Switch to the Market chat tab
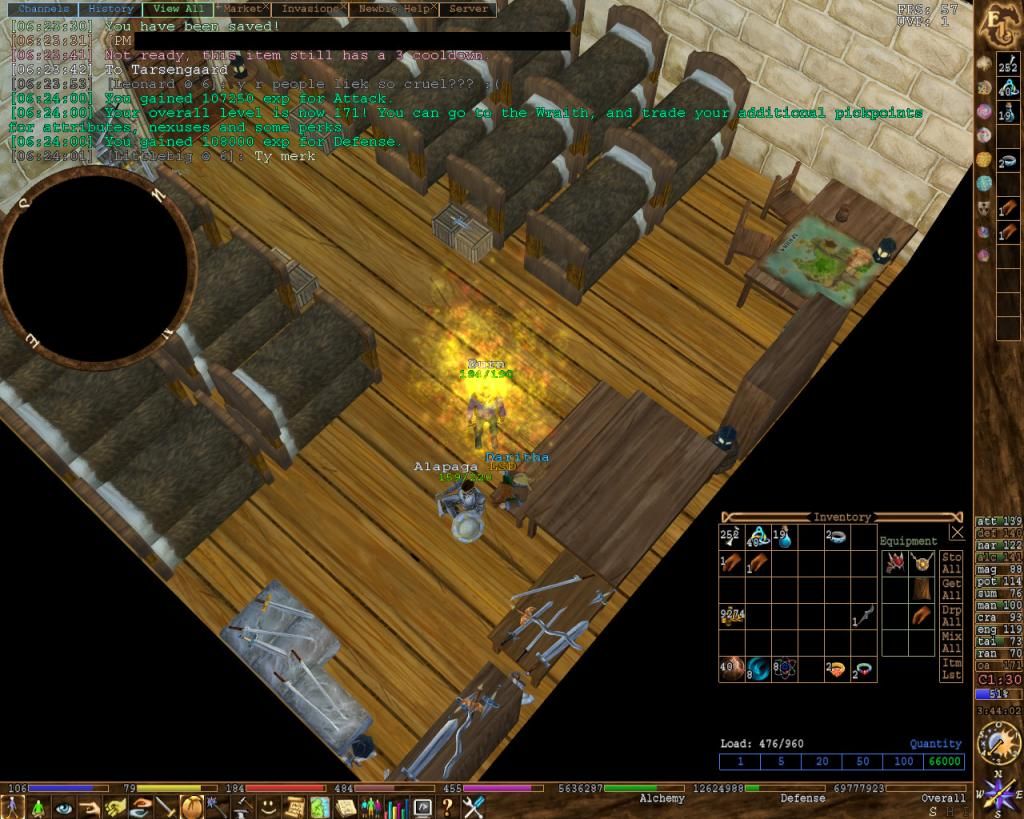 tap(242, 9)
